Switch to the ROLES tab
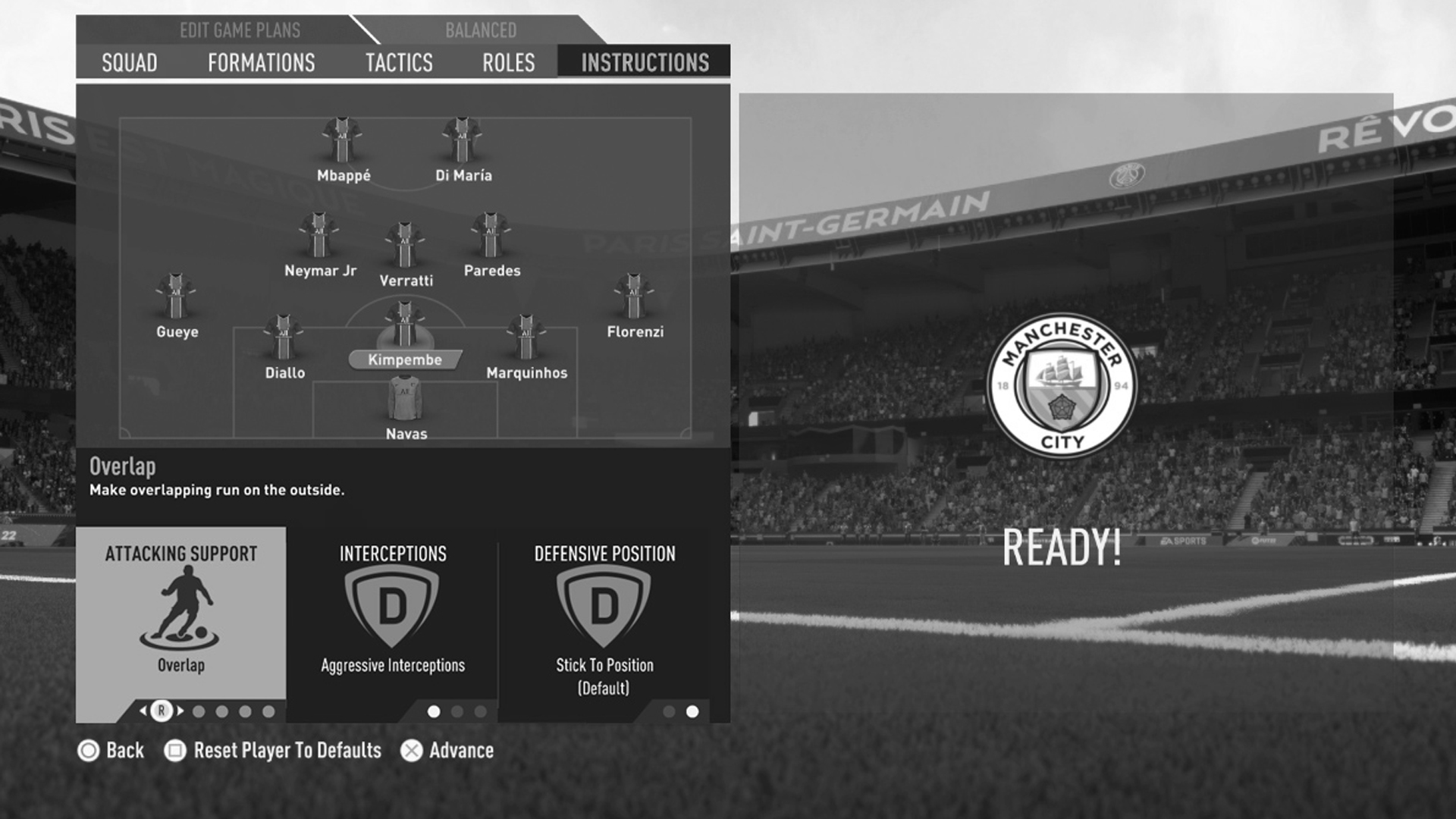Screen dimensions: 1456x819 click(x=509, y=63)
